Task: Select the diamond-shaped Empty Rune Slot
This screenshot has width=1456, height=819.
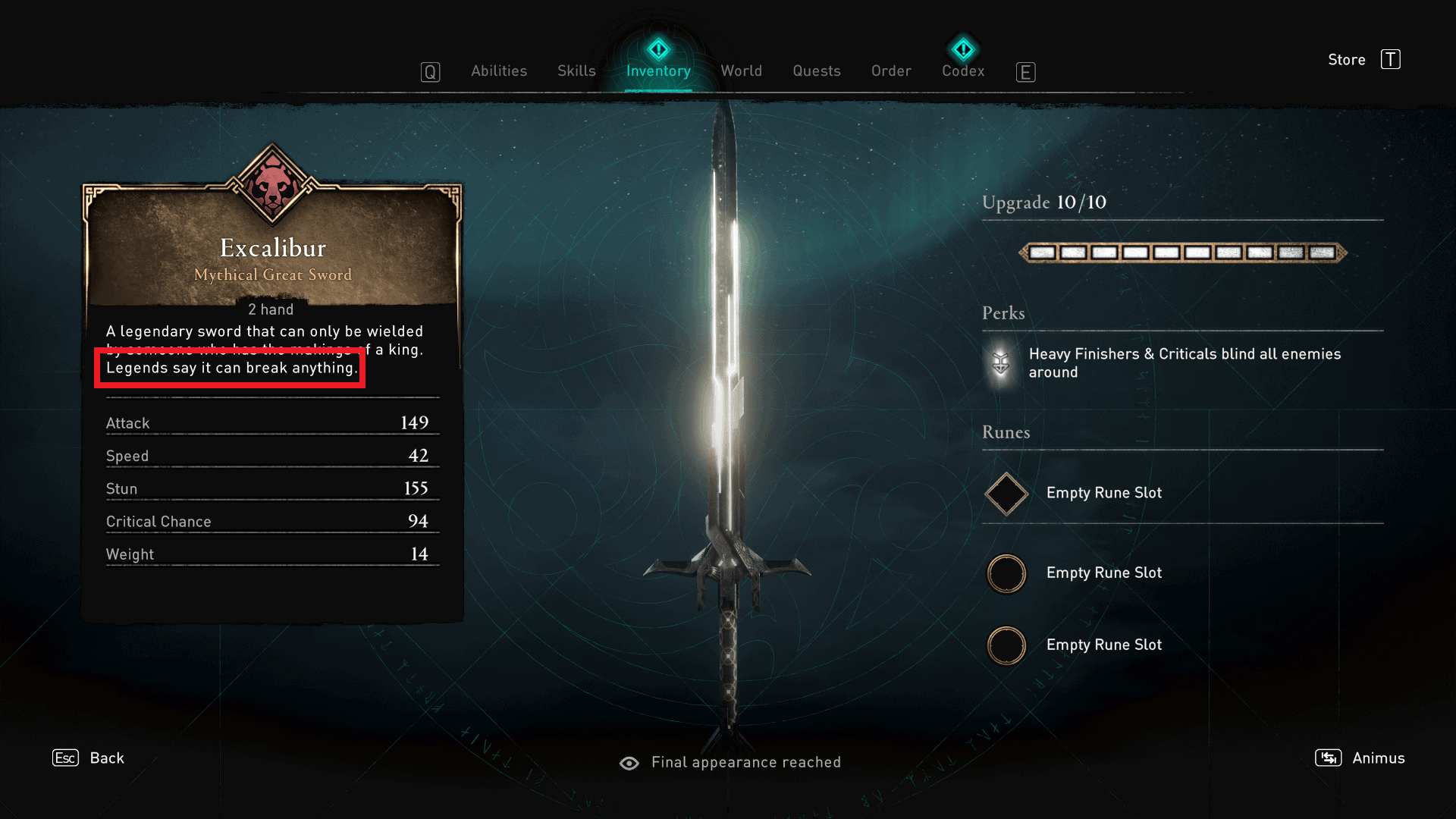Action: [1006, 493]
